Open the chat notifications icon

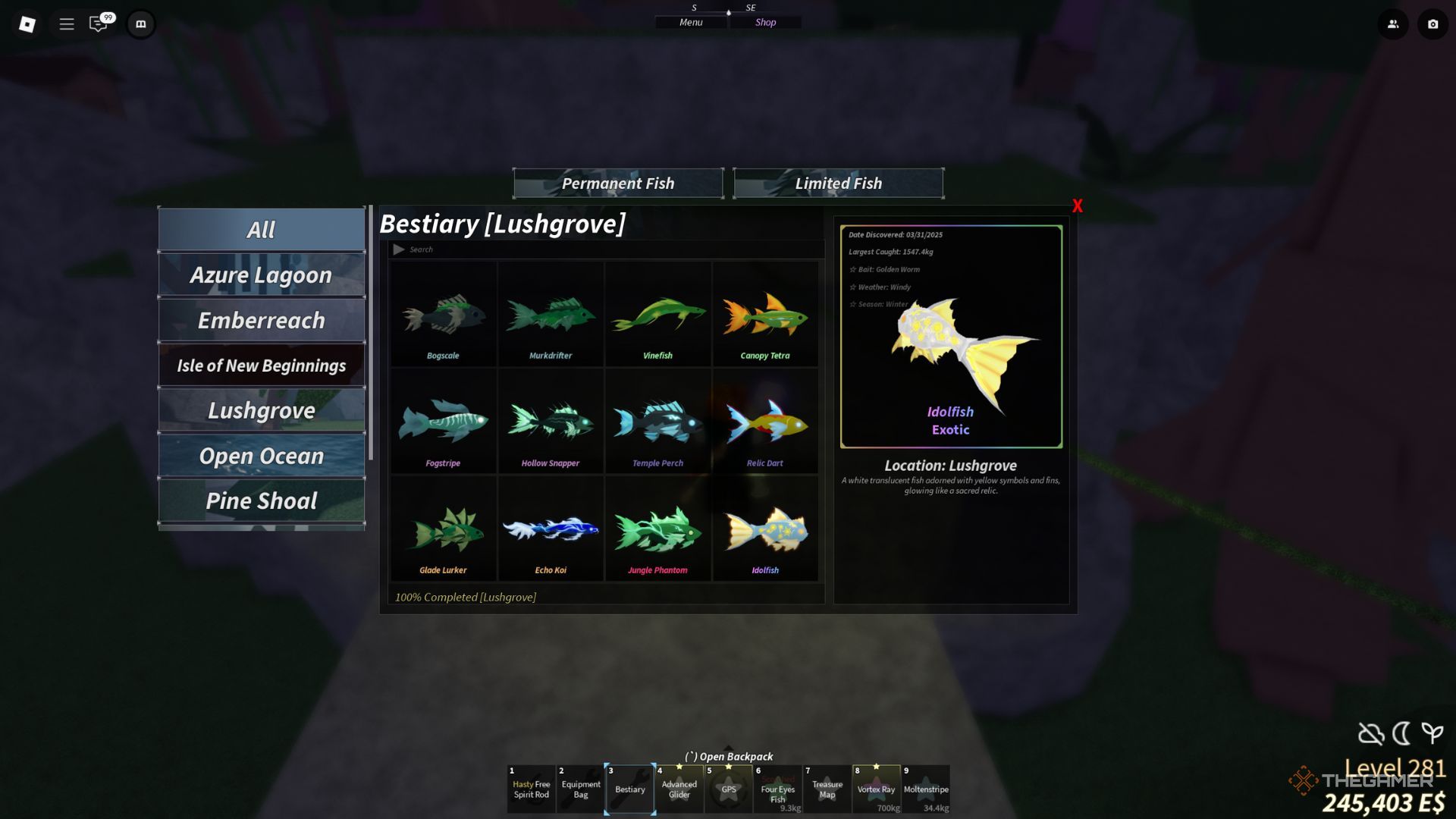(96, 24)
